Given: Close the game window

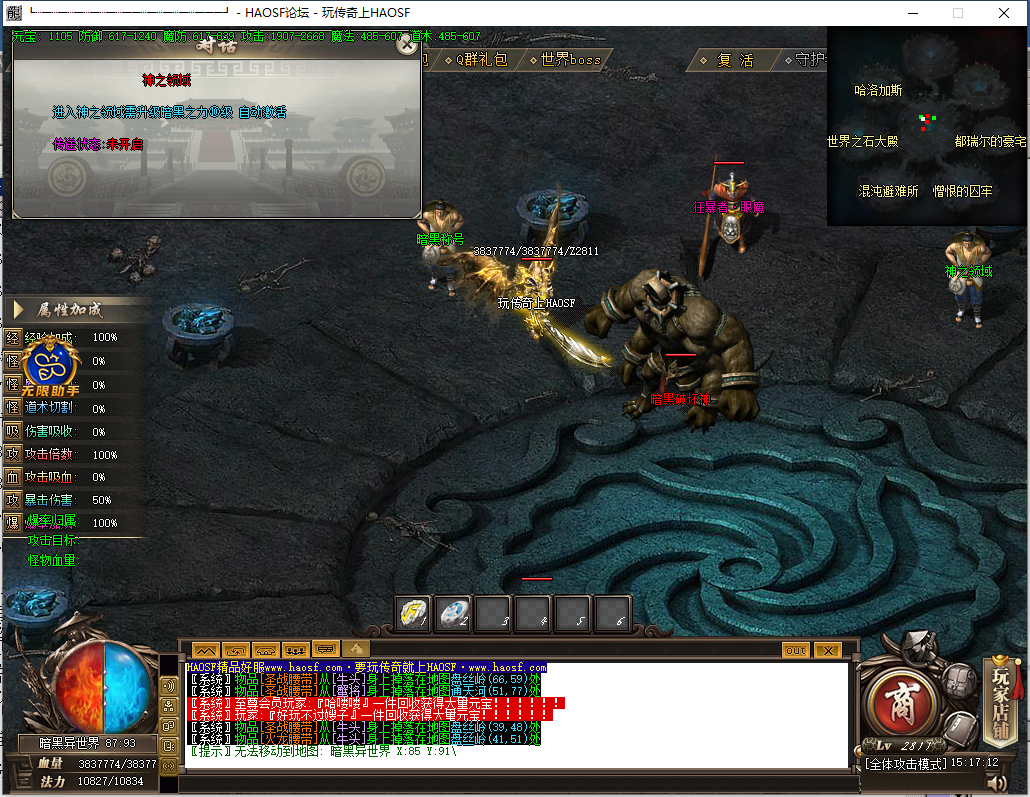Looking at the screenshot, I should click(x=1003, y=13).
